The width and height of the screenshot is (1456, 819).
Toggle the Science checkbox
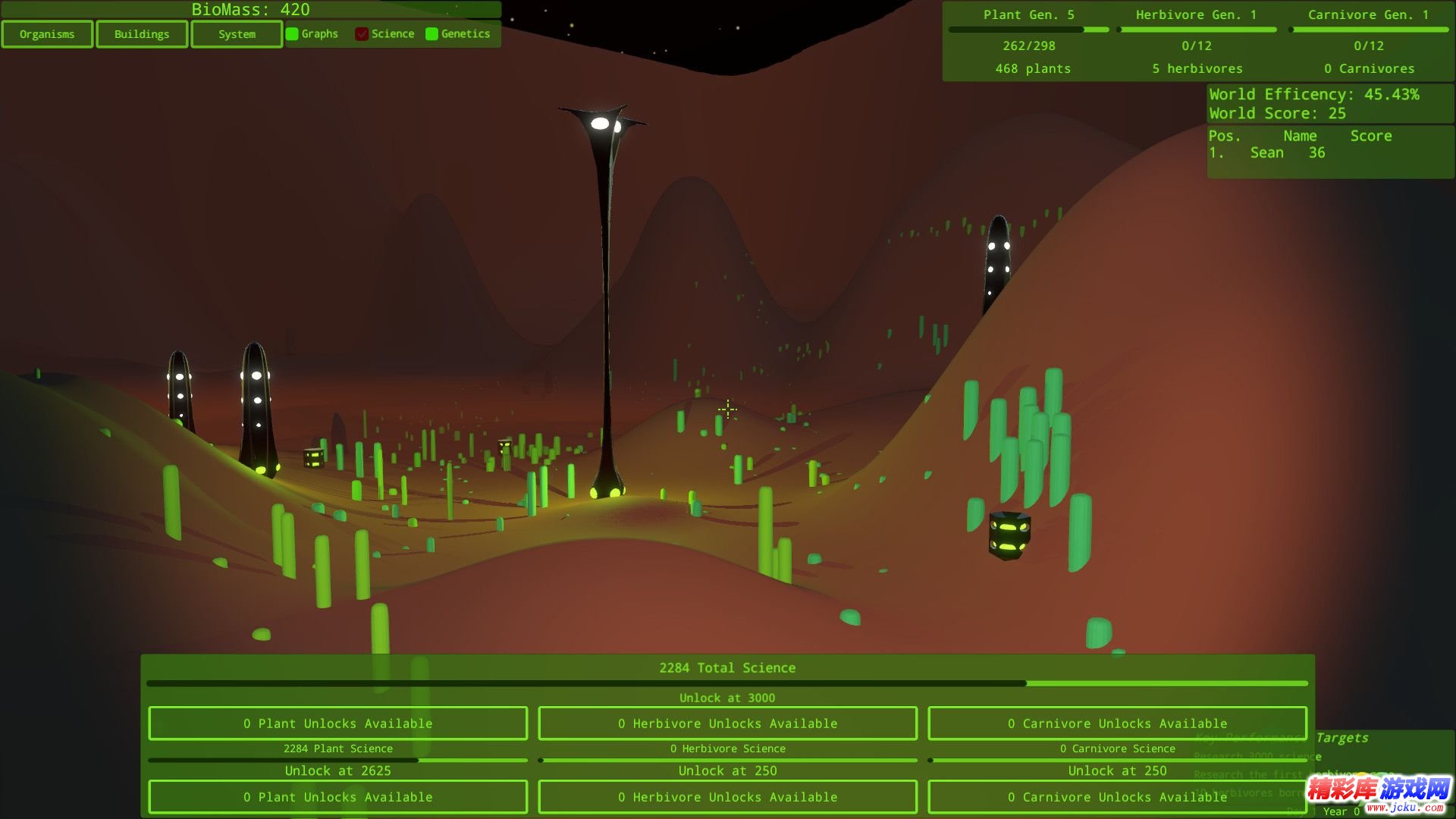pyautogui.click(x=362, y=34)
